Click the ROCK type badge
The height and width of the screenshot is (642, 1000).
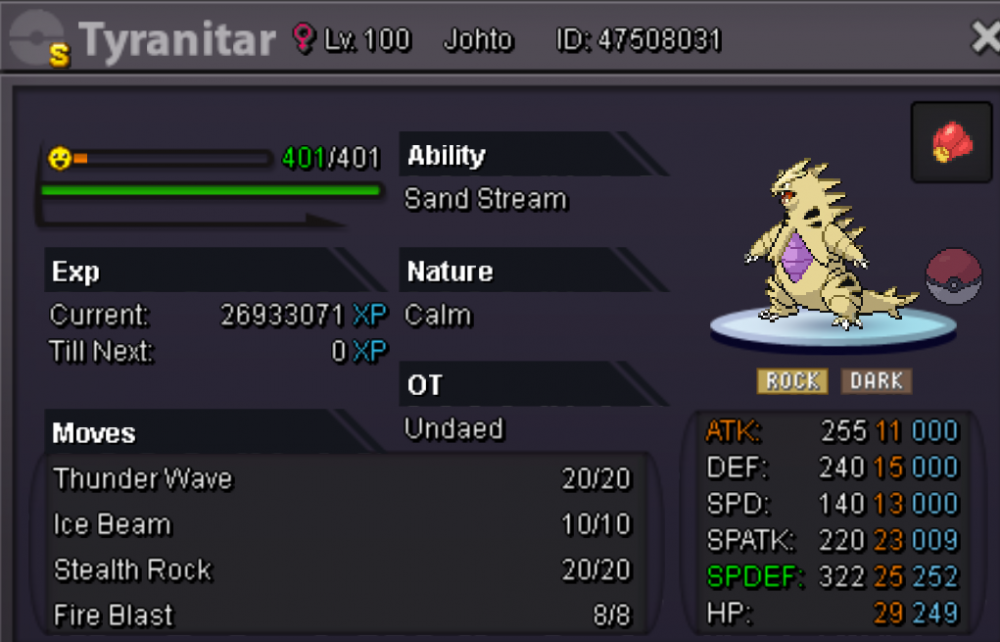click(x=792, y=381)
